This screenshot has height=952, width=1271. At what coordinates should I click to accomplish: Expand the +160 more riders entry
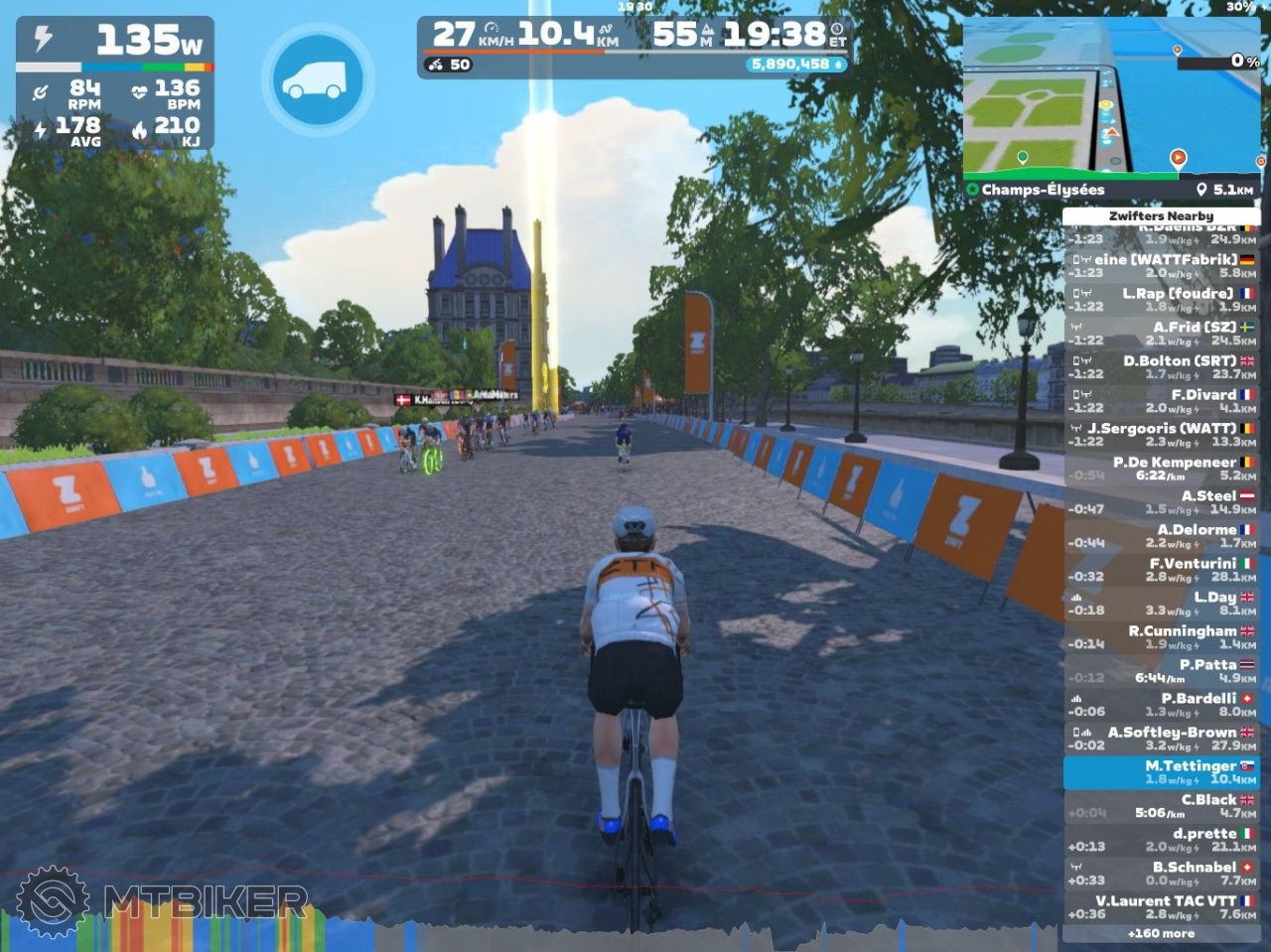1161,933
